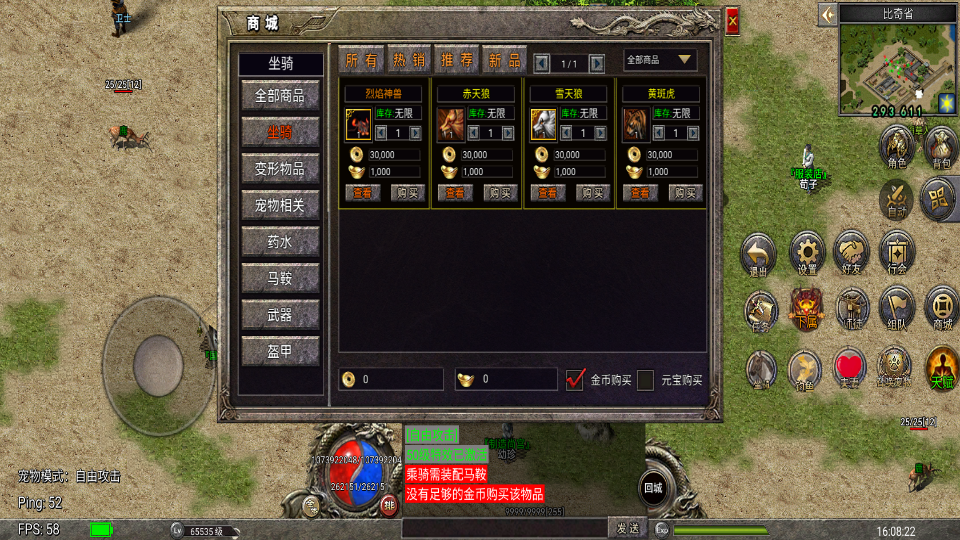Open the 设置 gear settings icon
This screenshot has height=540, width=960.
click(x=807, y=252)
